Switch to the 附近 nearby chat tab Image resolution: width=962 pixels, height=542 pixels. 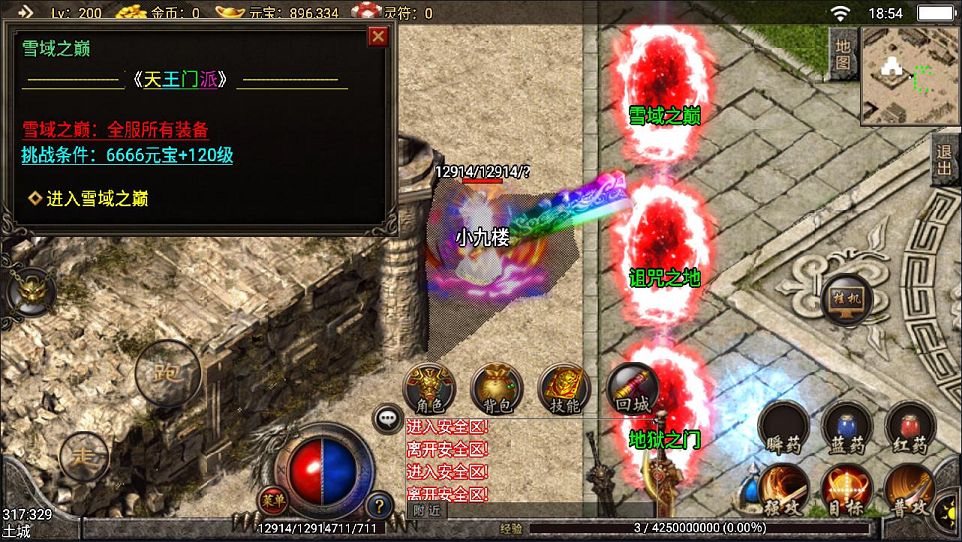(425, 510)
